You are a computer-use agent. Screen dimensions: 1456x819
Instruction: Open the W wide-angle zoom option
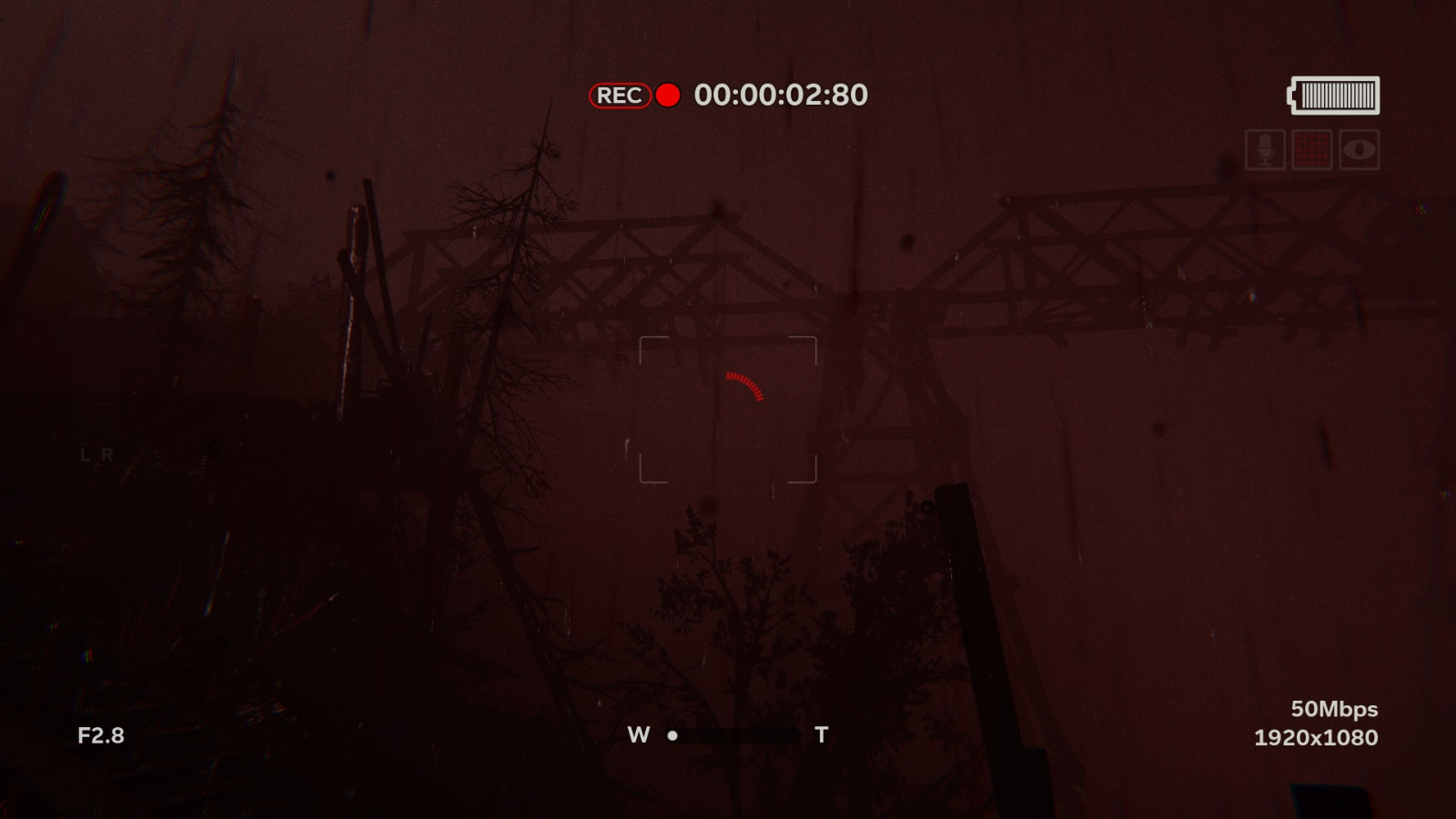637,733
